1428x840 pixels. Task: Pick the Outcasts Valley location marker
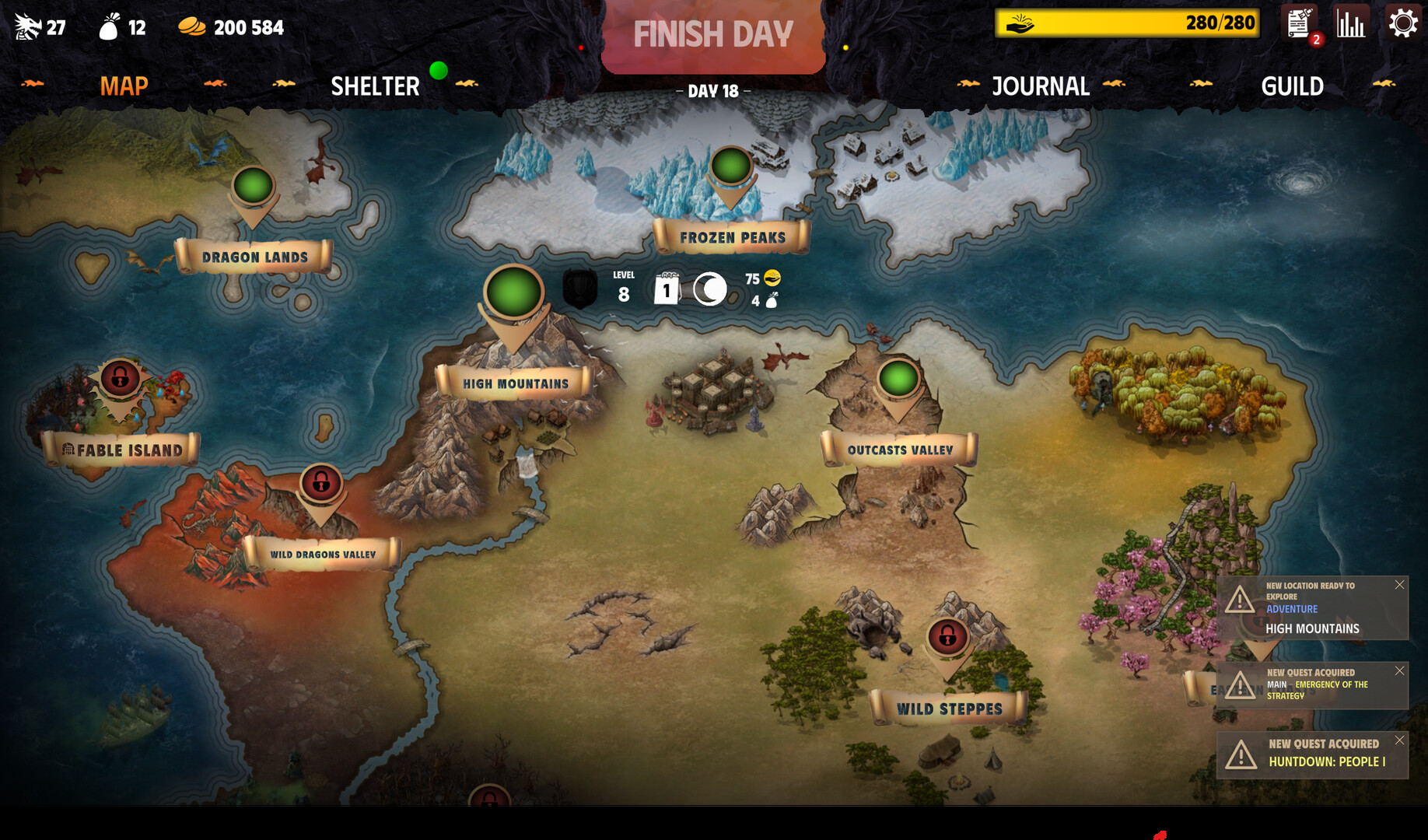click(x=898, y=380)
